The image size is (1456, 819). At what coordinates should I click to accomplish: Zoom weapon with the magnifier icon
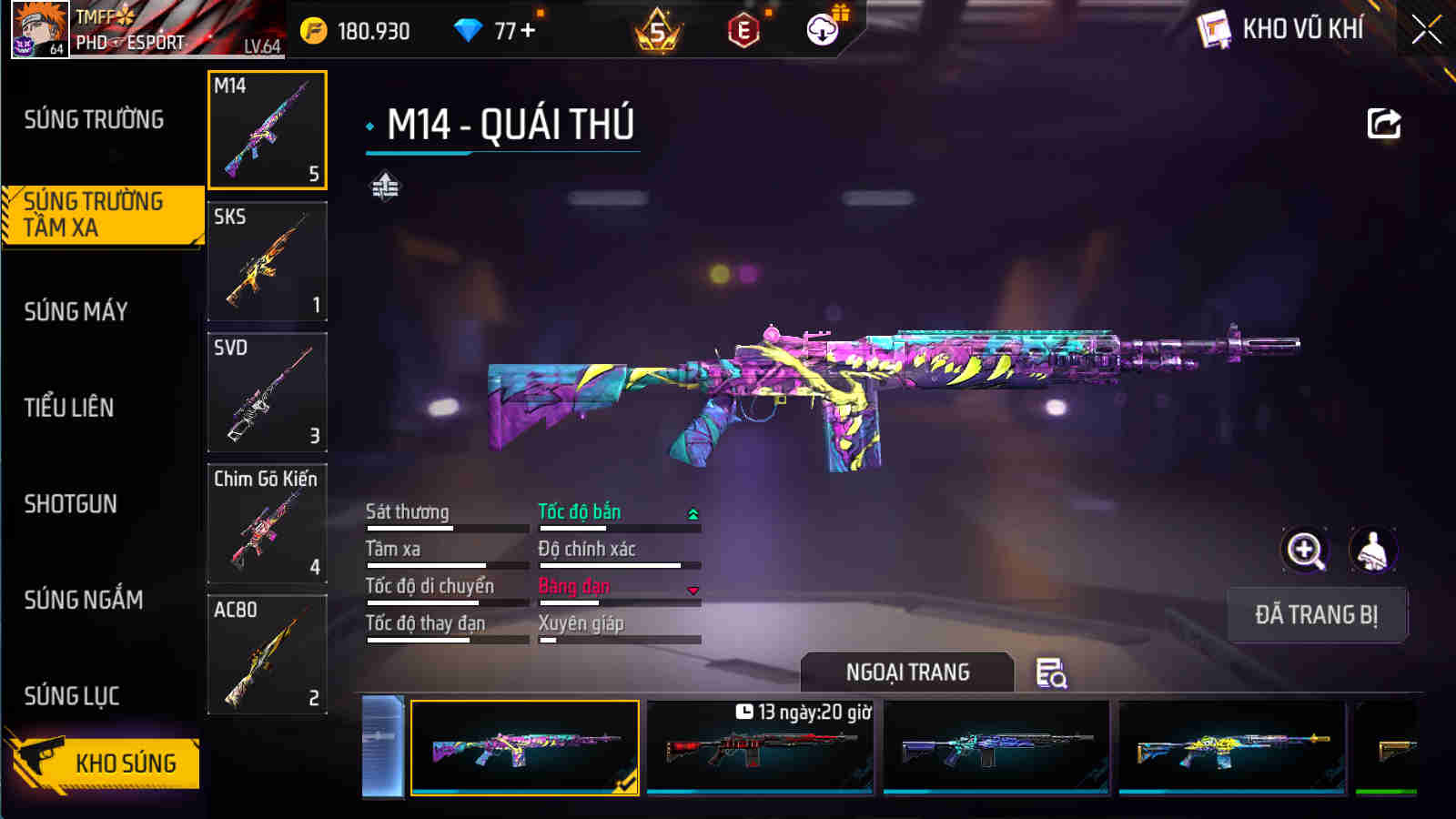tap(1304, 551)
